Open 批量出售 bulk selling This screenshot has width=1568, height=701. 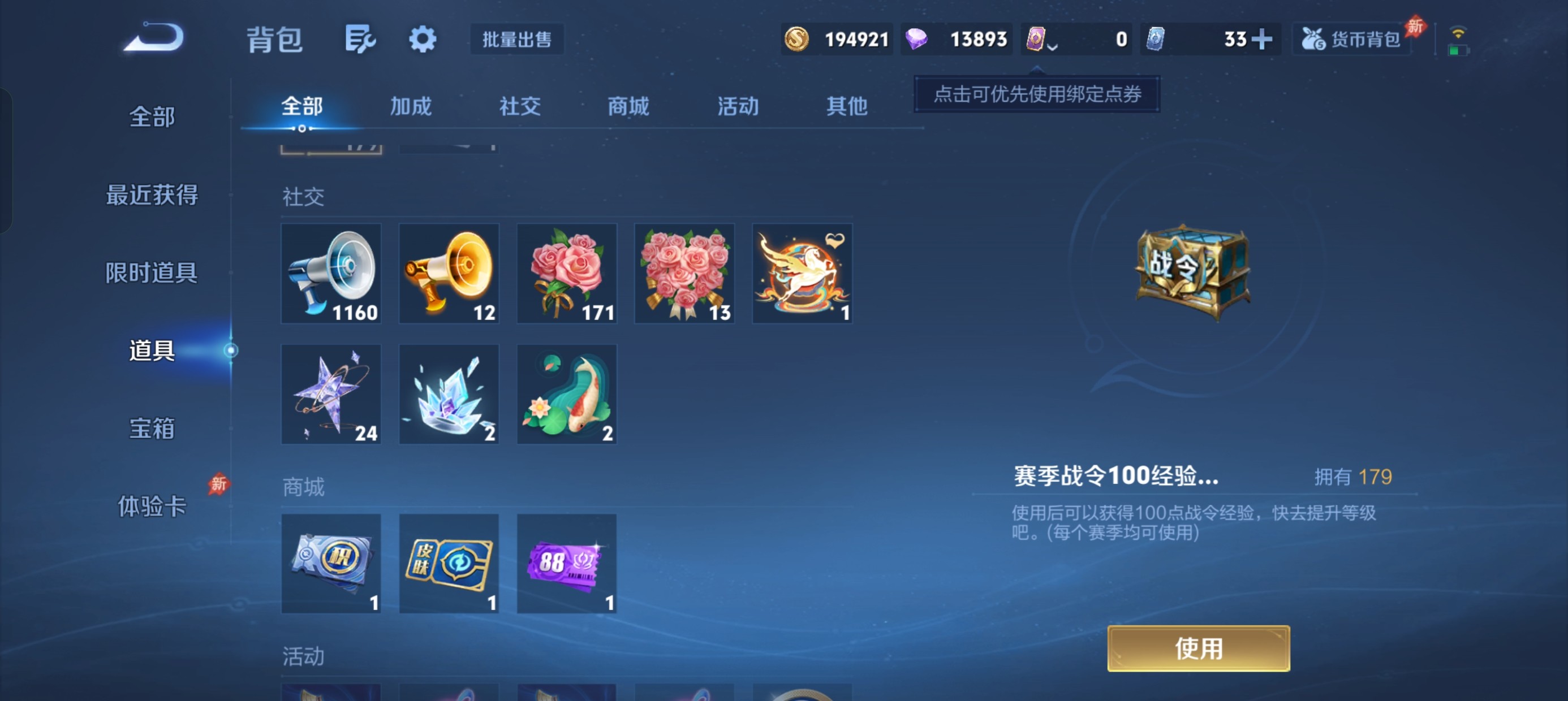coord(517,39)
